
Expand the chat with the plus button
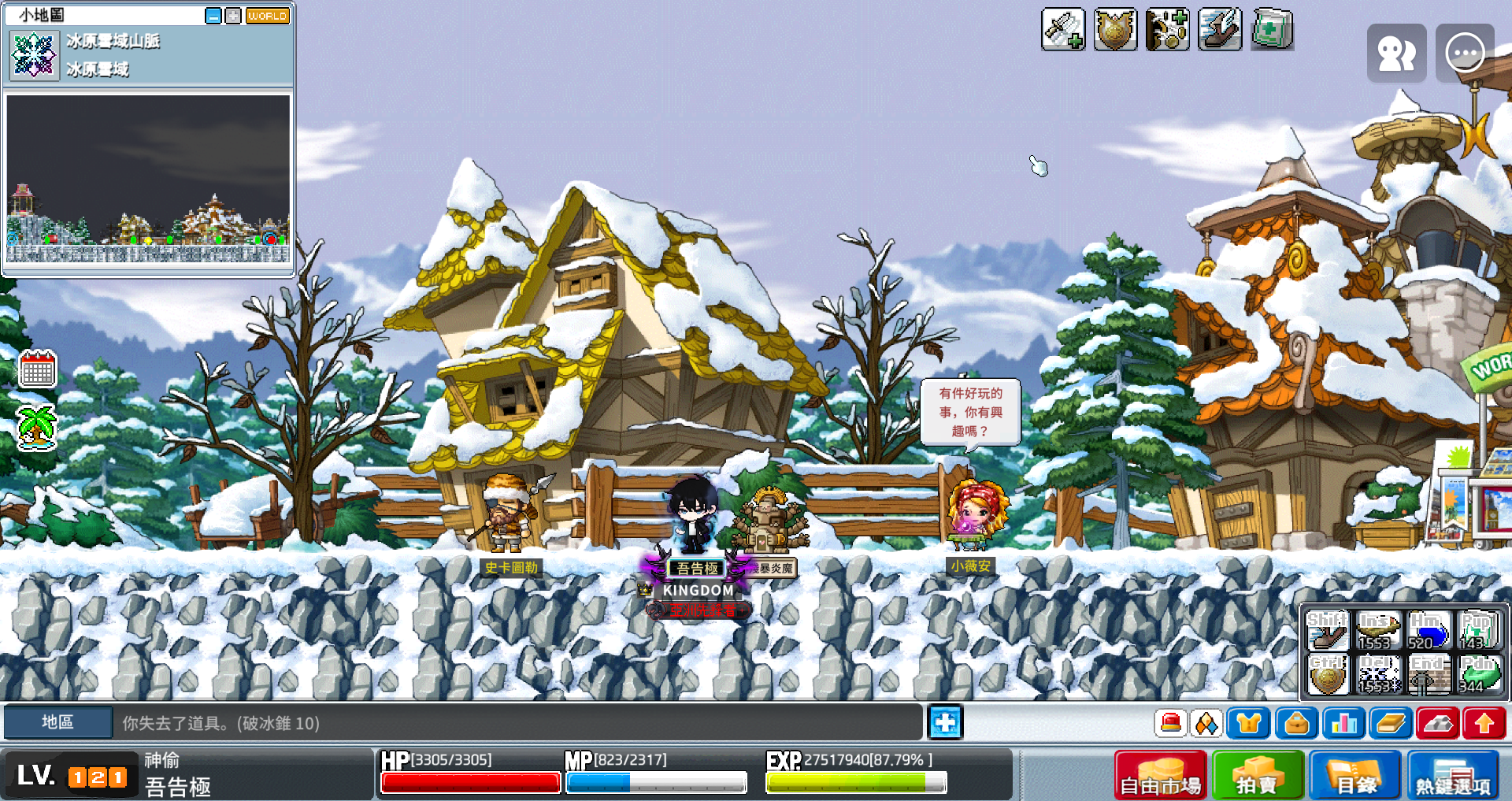pos(945,722)
